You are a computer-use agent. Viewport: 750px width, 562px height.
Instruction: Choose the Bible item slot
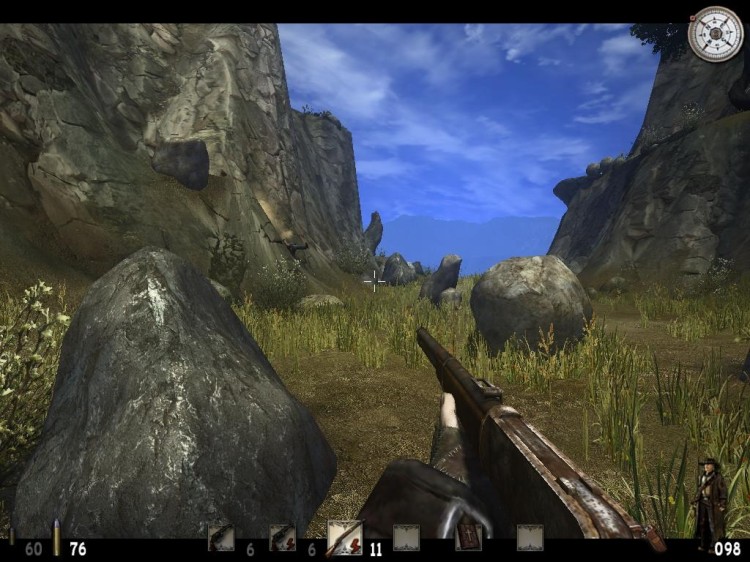tap(468, 538)
